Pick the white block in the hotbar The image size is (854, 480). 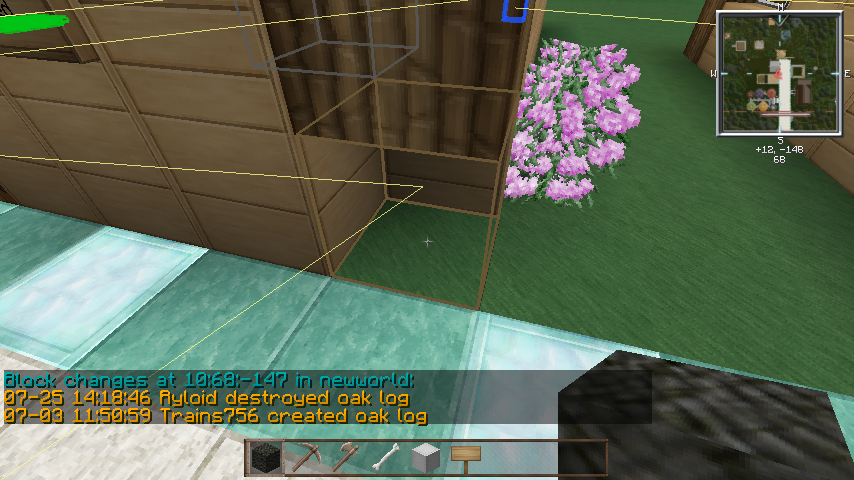click(425, 458)
